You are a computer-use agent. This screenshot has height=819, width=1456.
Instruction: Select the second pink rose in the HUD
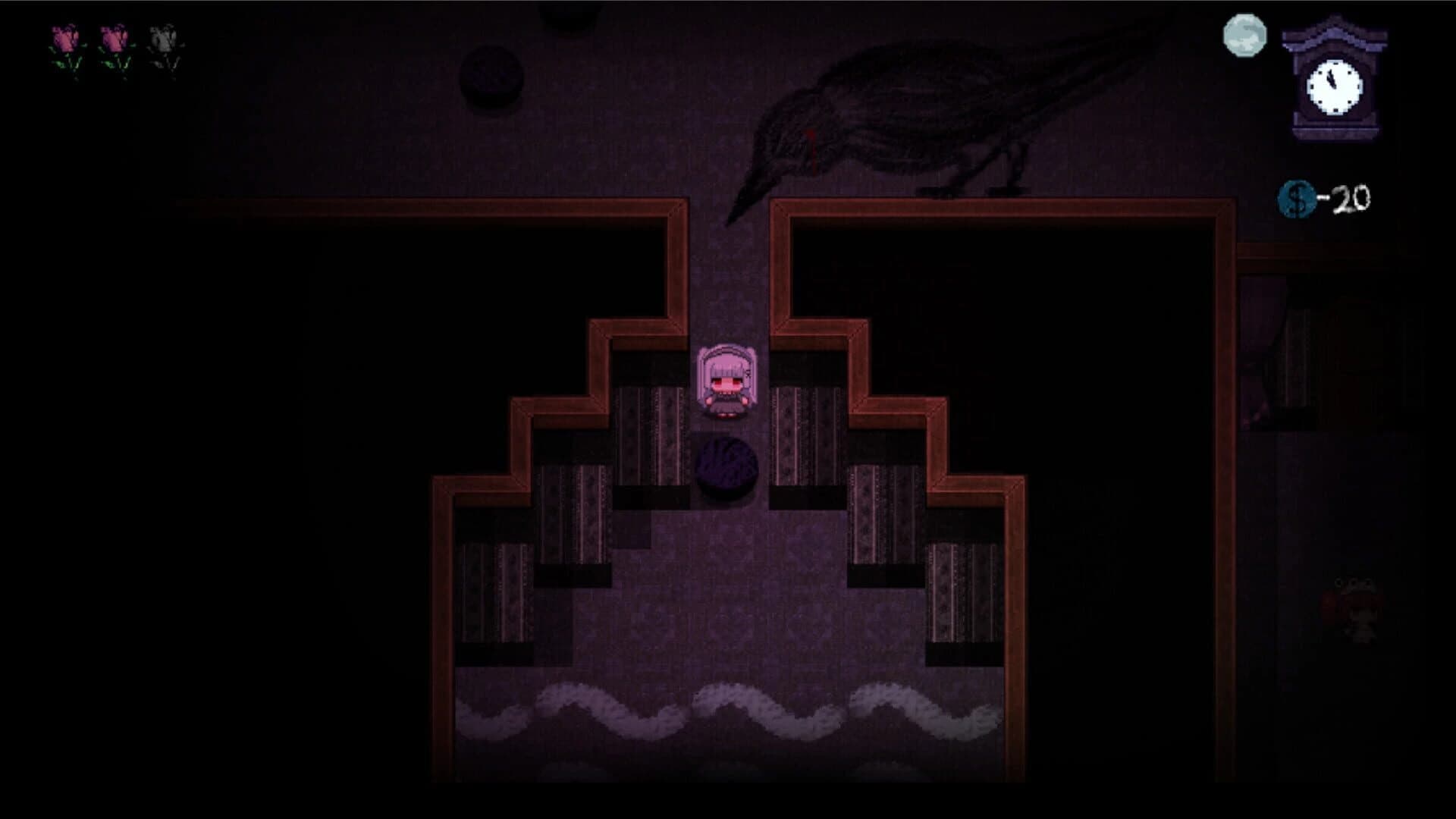pyautogui.click(x=114, y=42)
